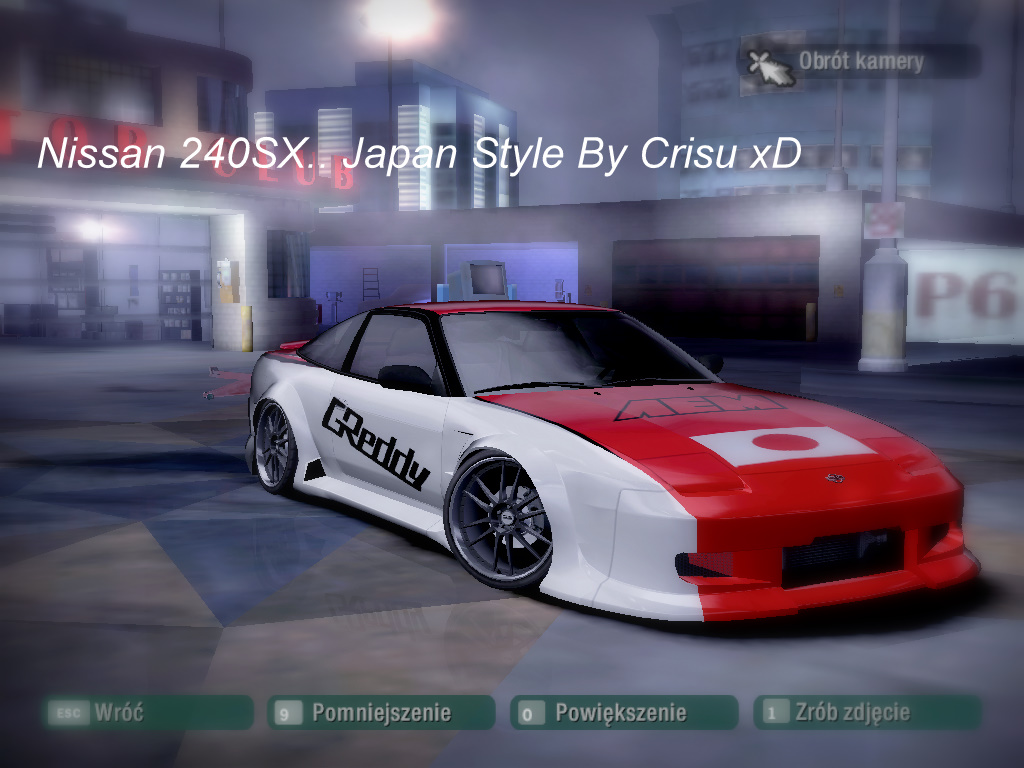
Task: Activate the Obrót kamery camera rotation control
Action: pos(859,61)
